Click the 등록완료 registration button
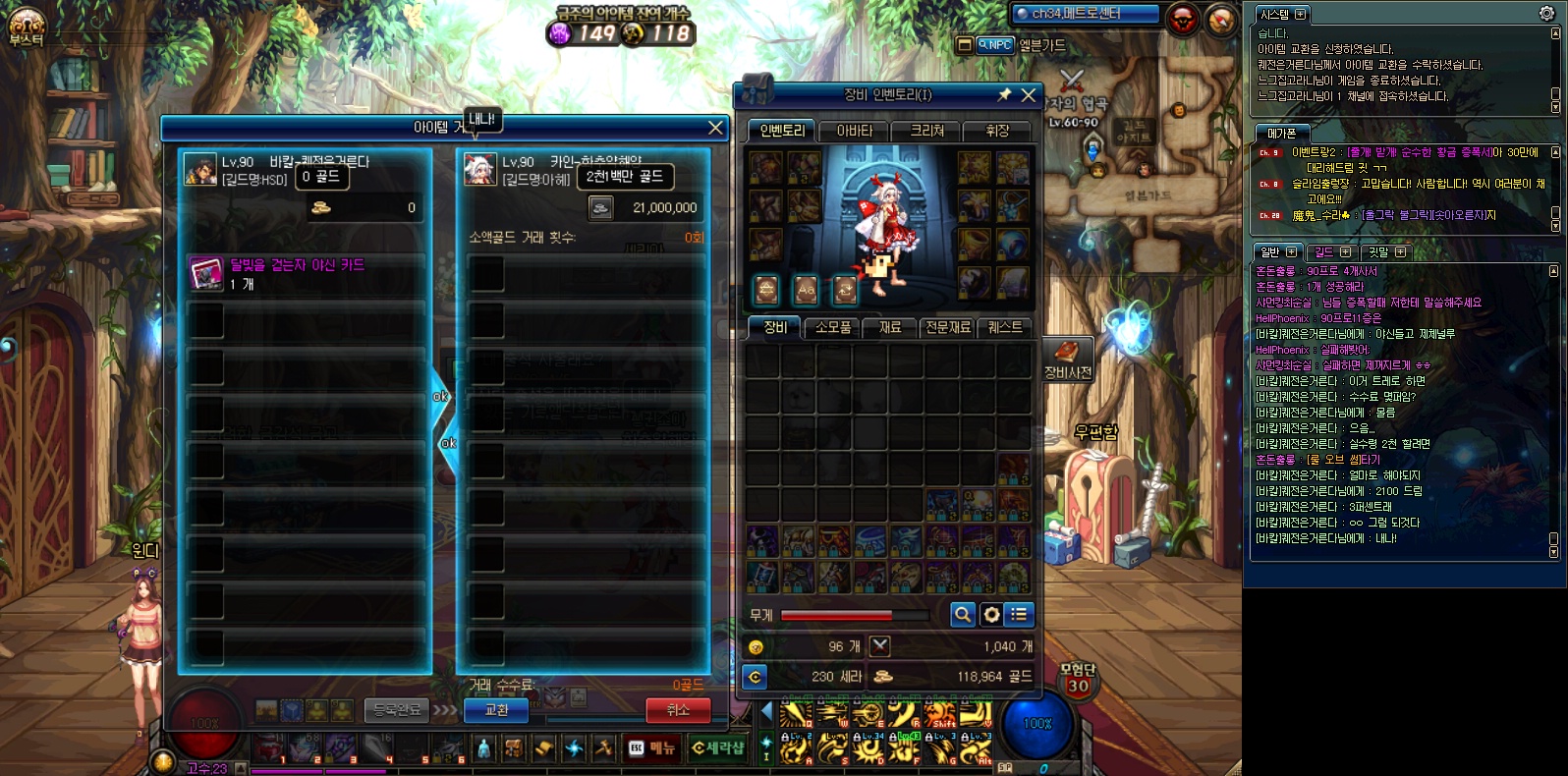1568x776 pixels. click(397, 709)
